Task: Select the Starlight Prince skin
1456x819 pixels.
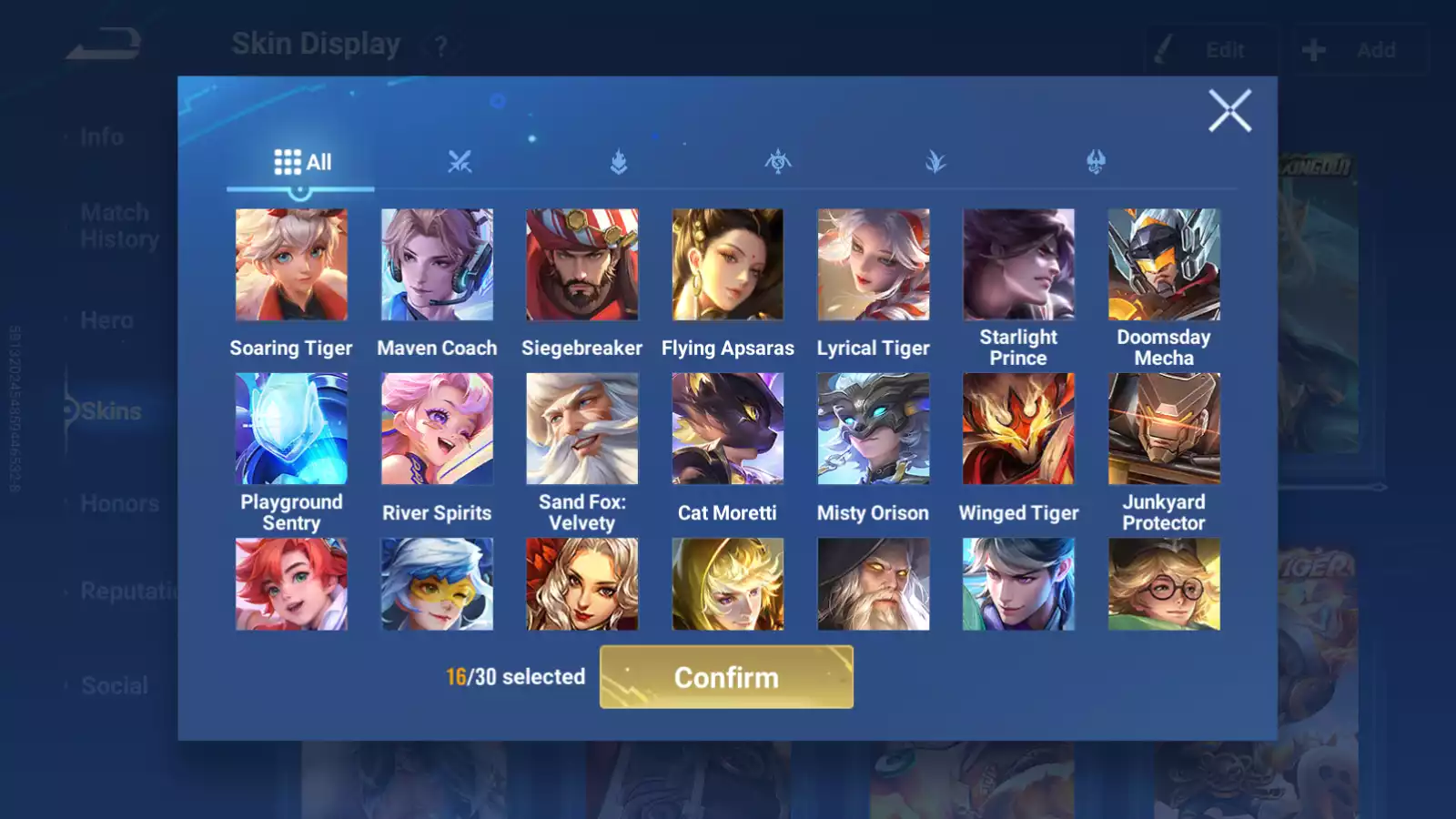Action: [1018, 265]
